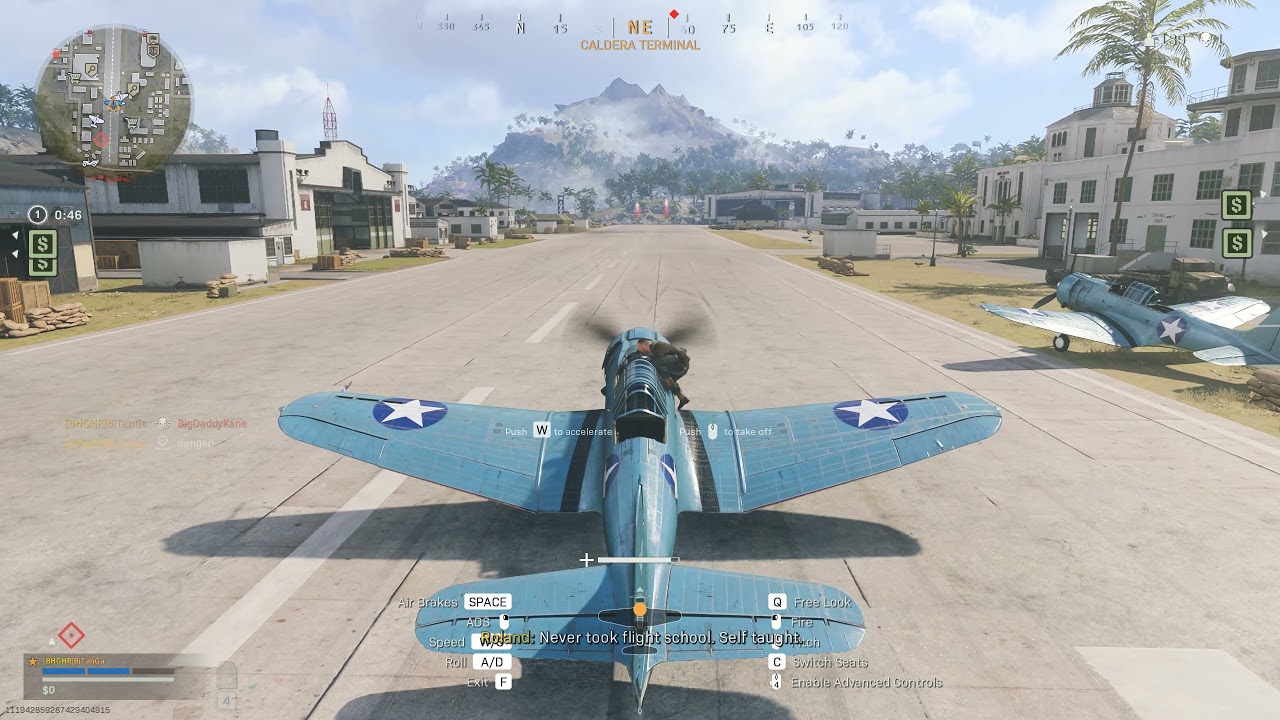Select BigDaddyKane in the squad feed

[212, 424]
